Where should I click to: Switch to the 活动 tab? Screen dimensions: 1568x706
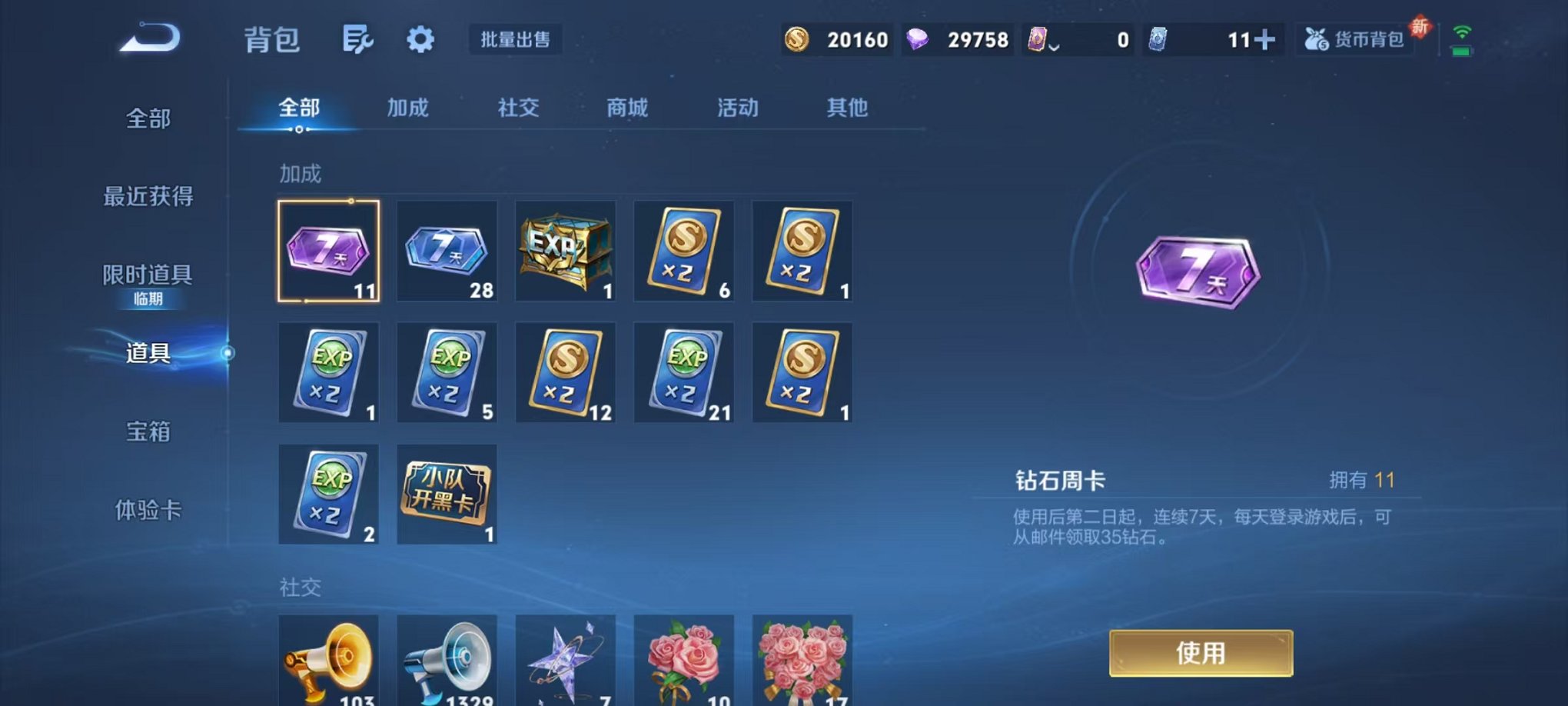click(x=737, y=108)
